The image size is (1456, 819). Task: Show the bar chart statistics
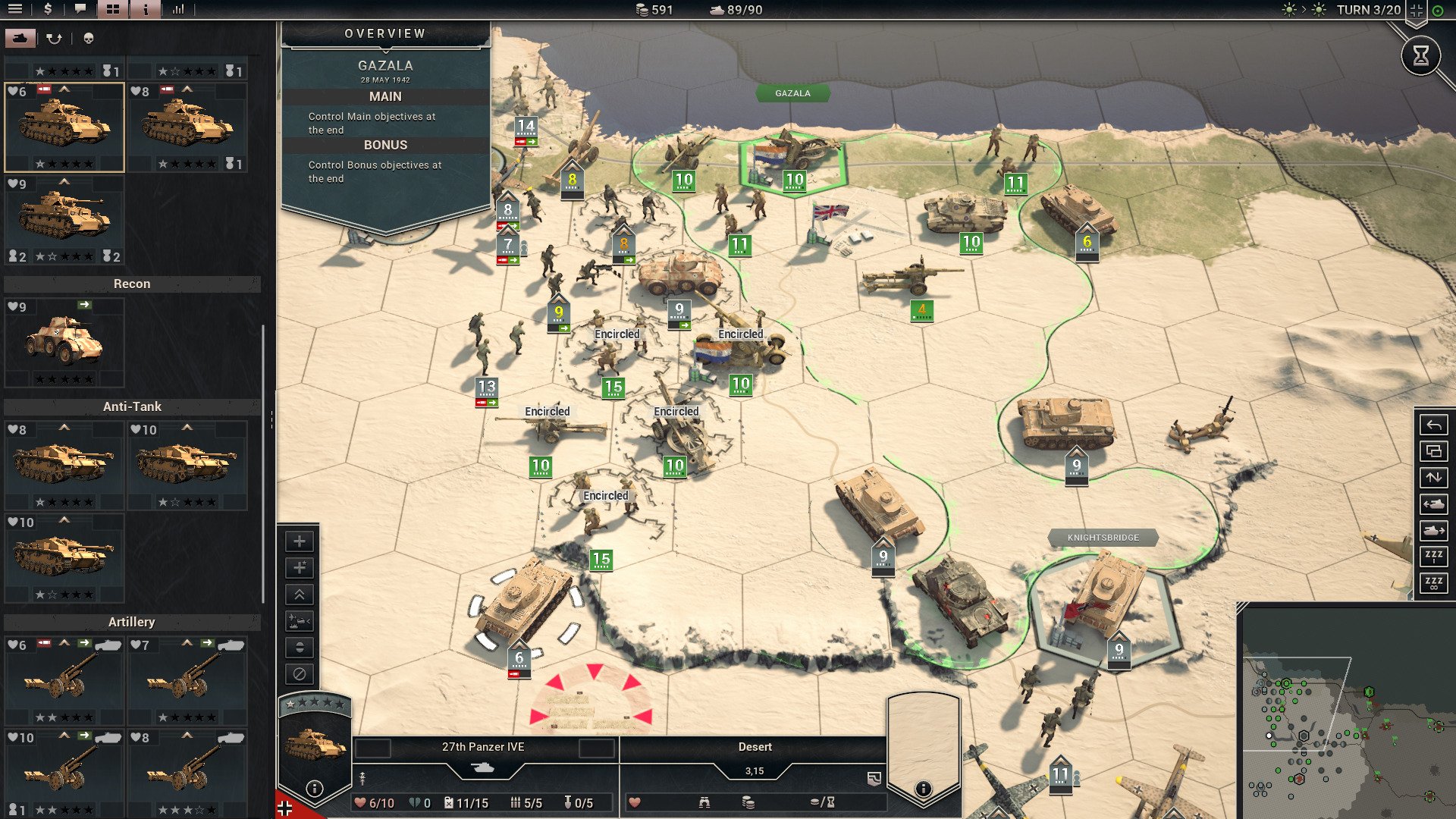[x=178, y=9]
